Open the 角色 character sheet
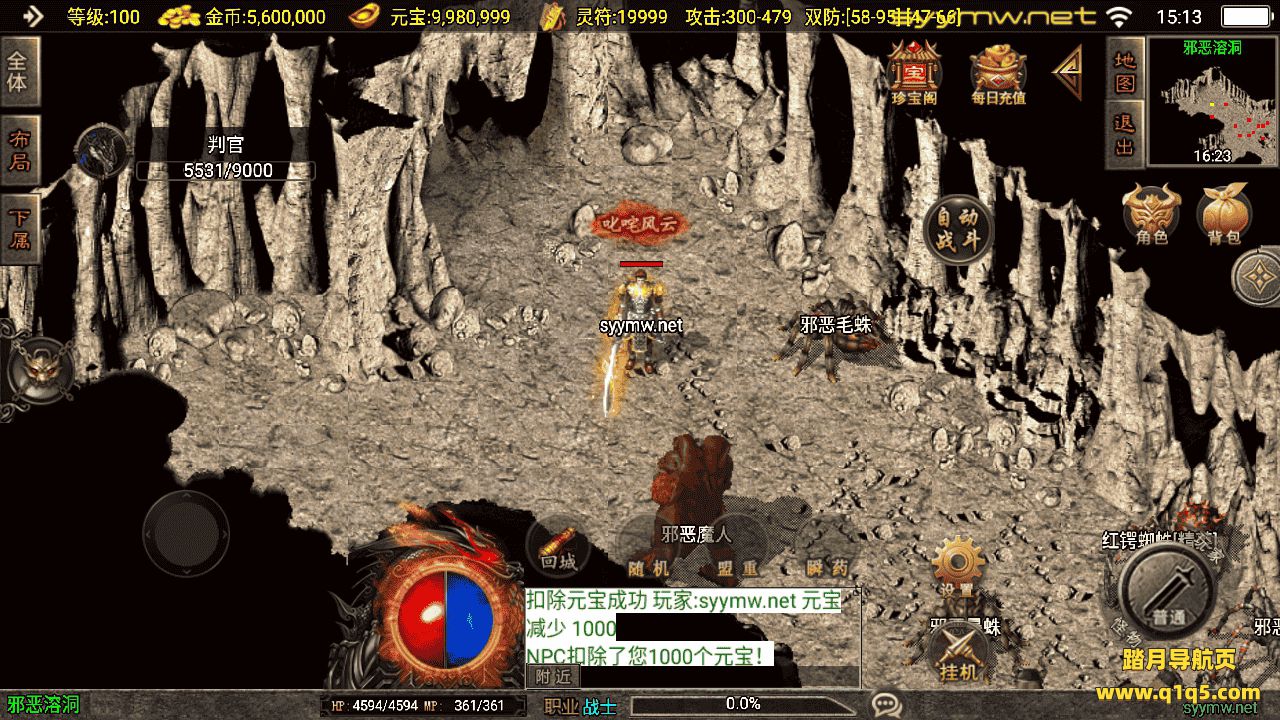 [1152, 213]
